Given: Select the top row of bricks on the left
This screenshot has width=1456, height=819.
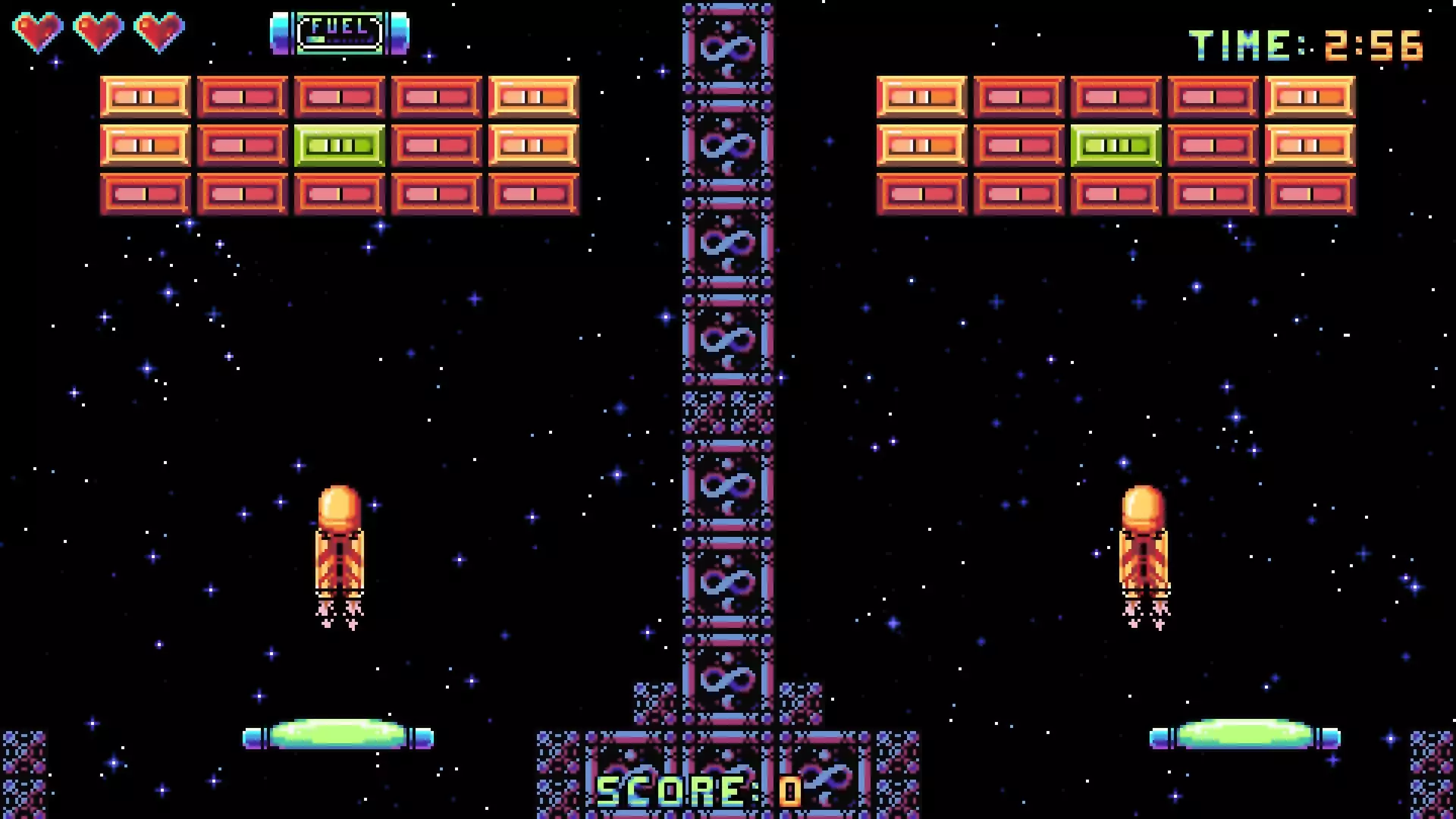Looking at the screenshot, I should pos(337,95).
